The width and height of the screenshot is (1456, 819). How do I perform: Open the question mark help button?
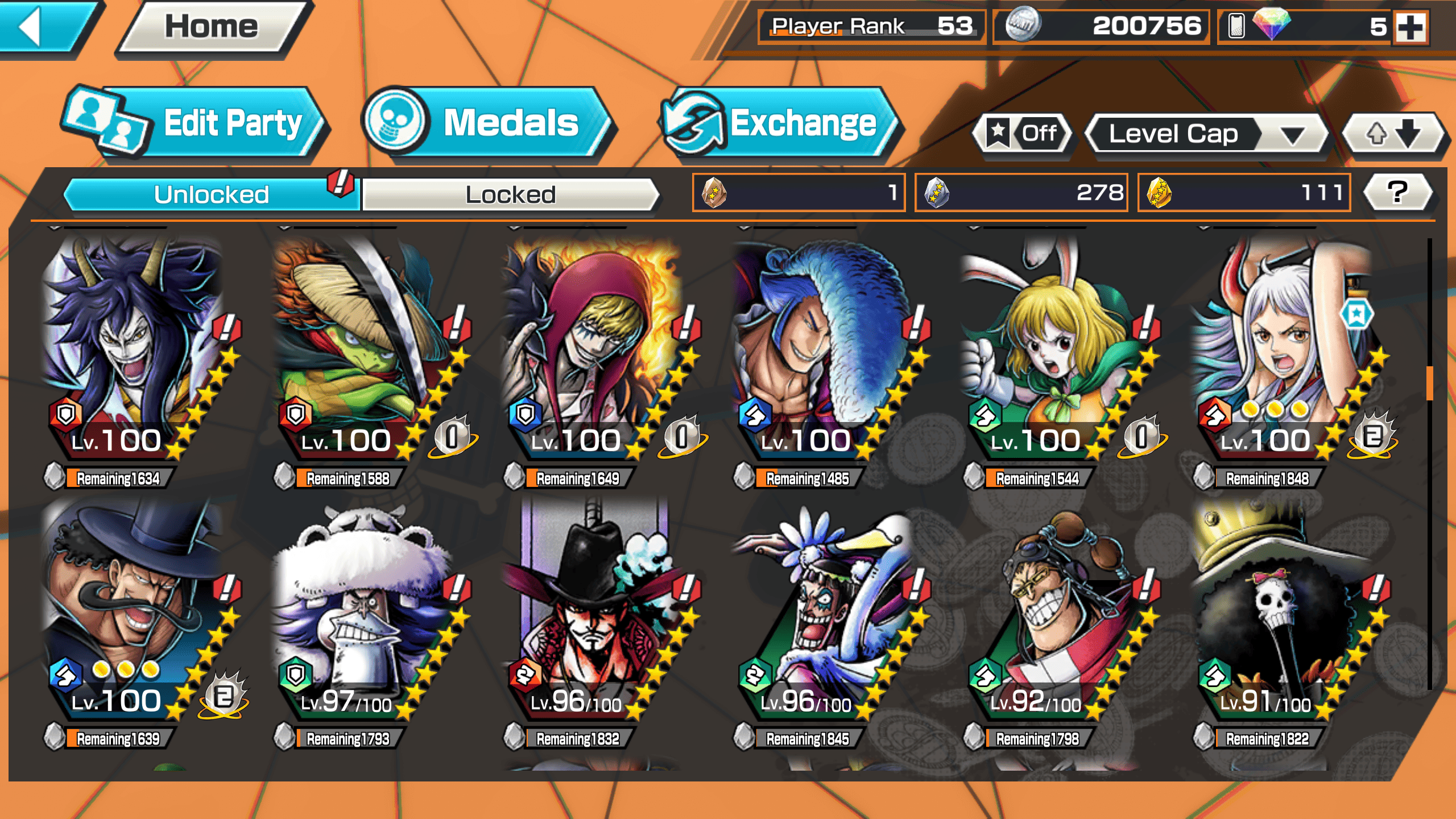1397,192
